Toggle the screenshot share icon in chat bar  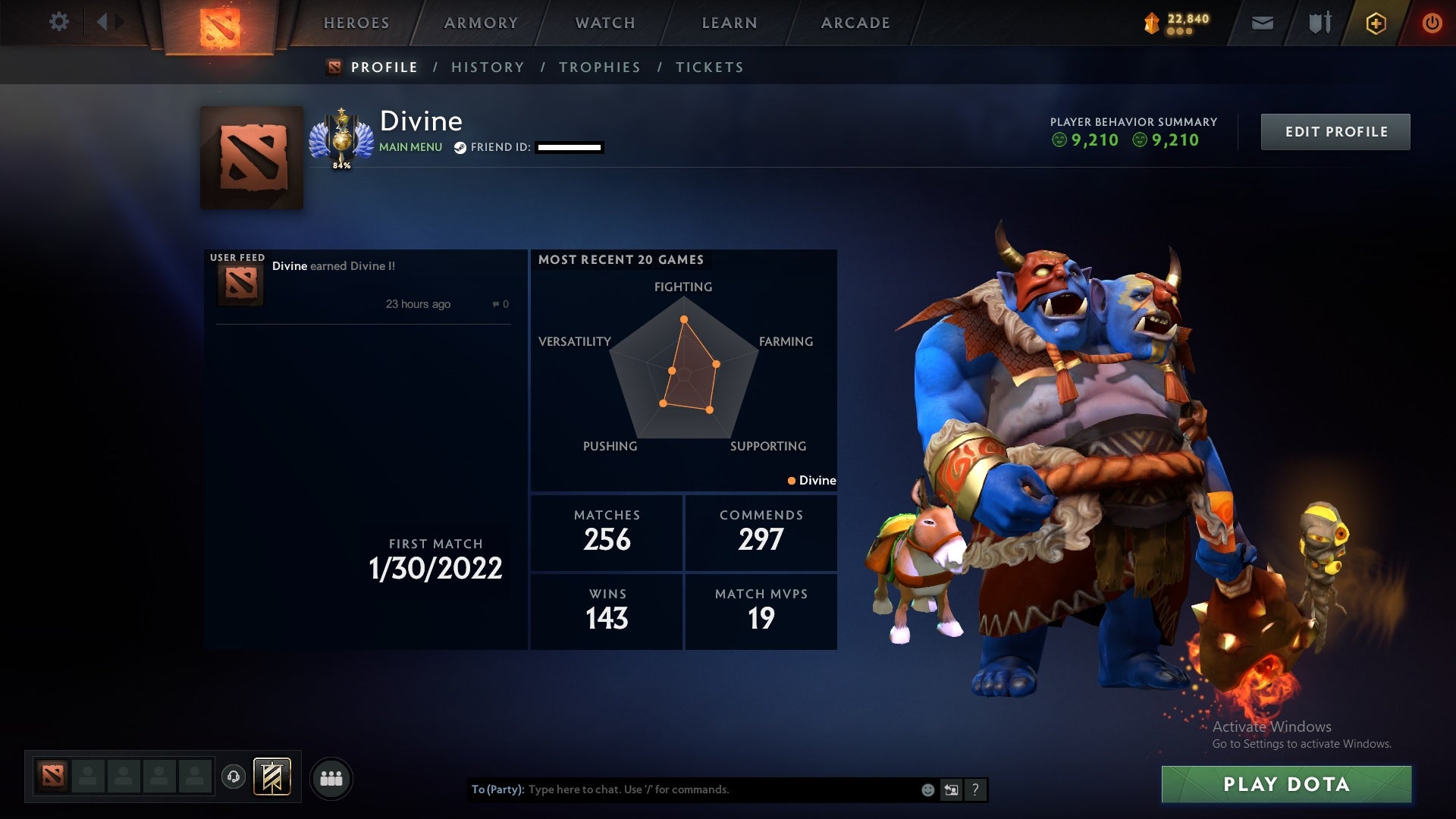[x=951, y=789]
